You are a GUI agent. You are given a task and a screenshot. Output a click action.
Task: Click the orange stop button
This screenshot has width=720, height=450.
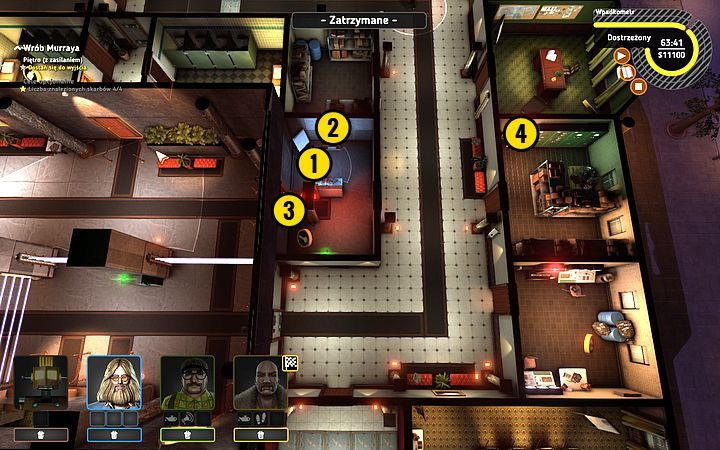tap(639, 86)
